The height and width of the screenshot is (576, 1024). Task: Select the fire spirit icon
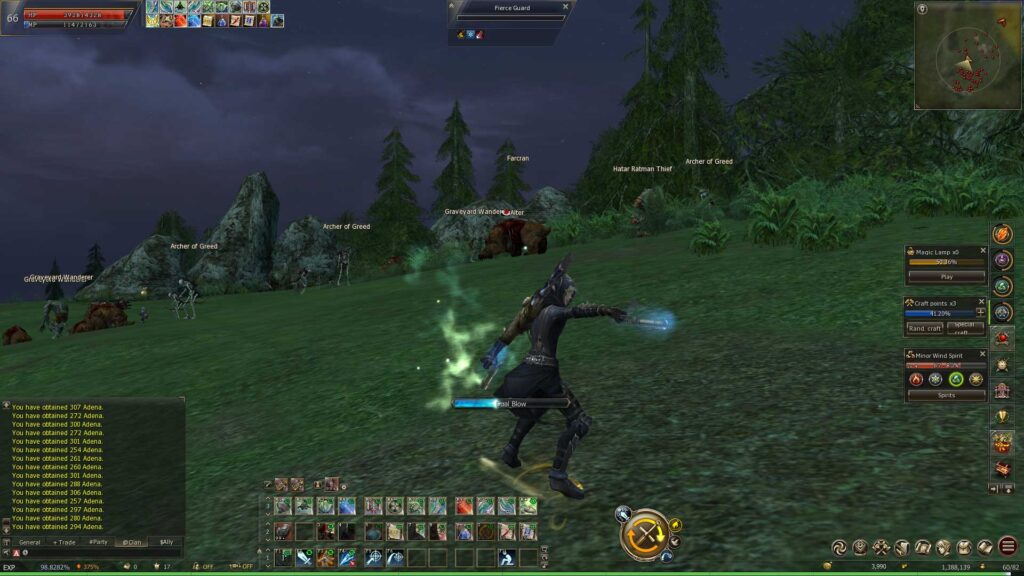pyautogui.click(x=915, y=379)
